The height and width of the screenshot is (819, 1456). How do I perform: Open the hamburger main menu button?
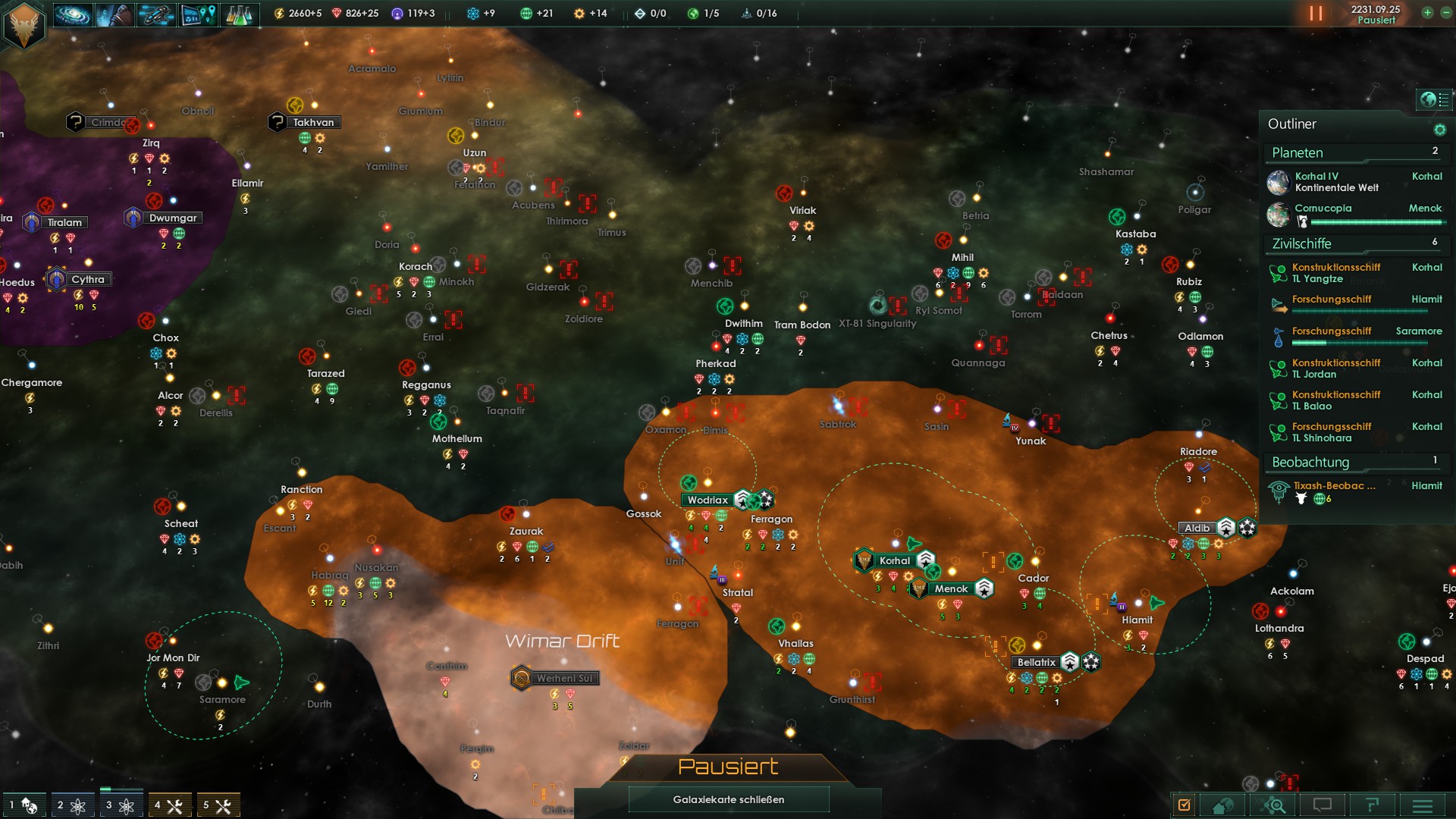1422,805
